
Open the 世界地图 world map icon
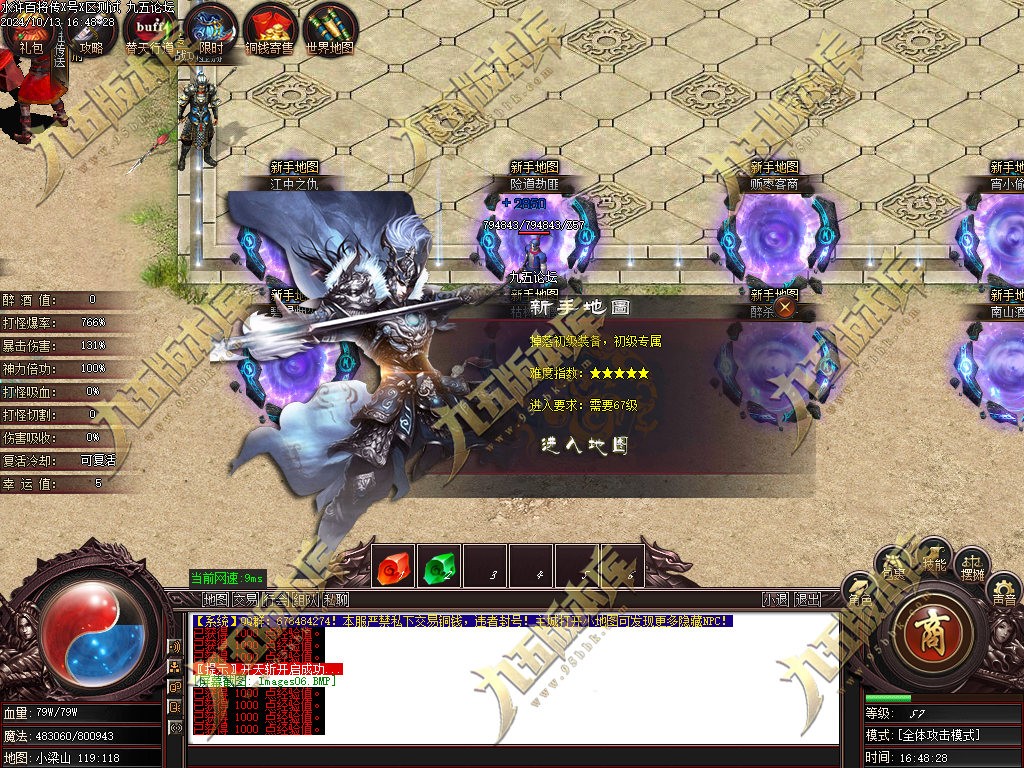pos(330,33)
